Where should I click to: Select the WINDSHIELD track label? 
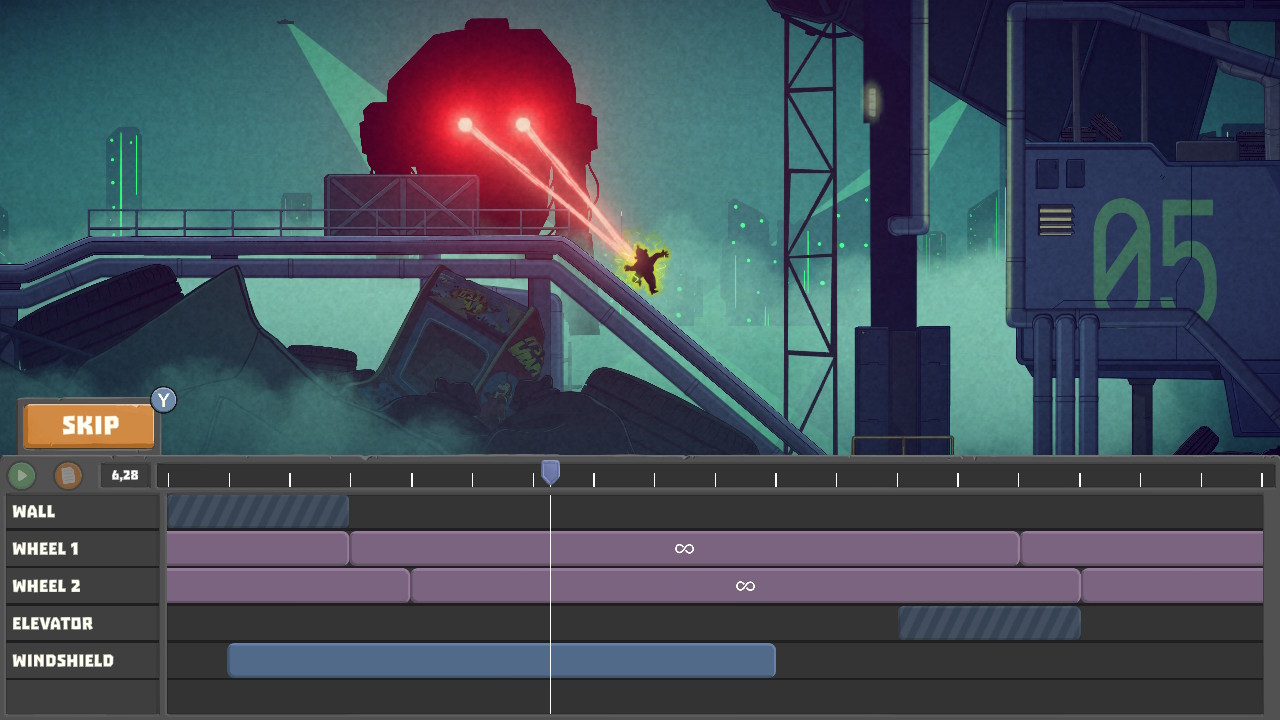click(x=80, y=660)
